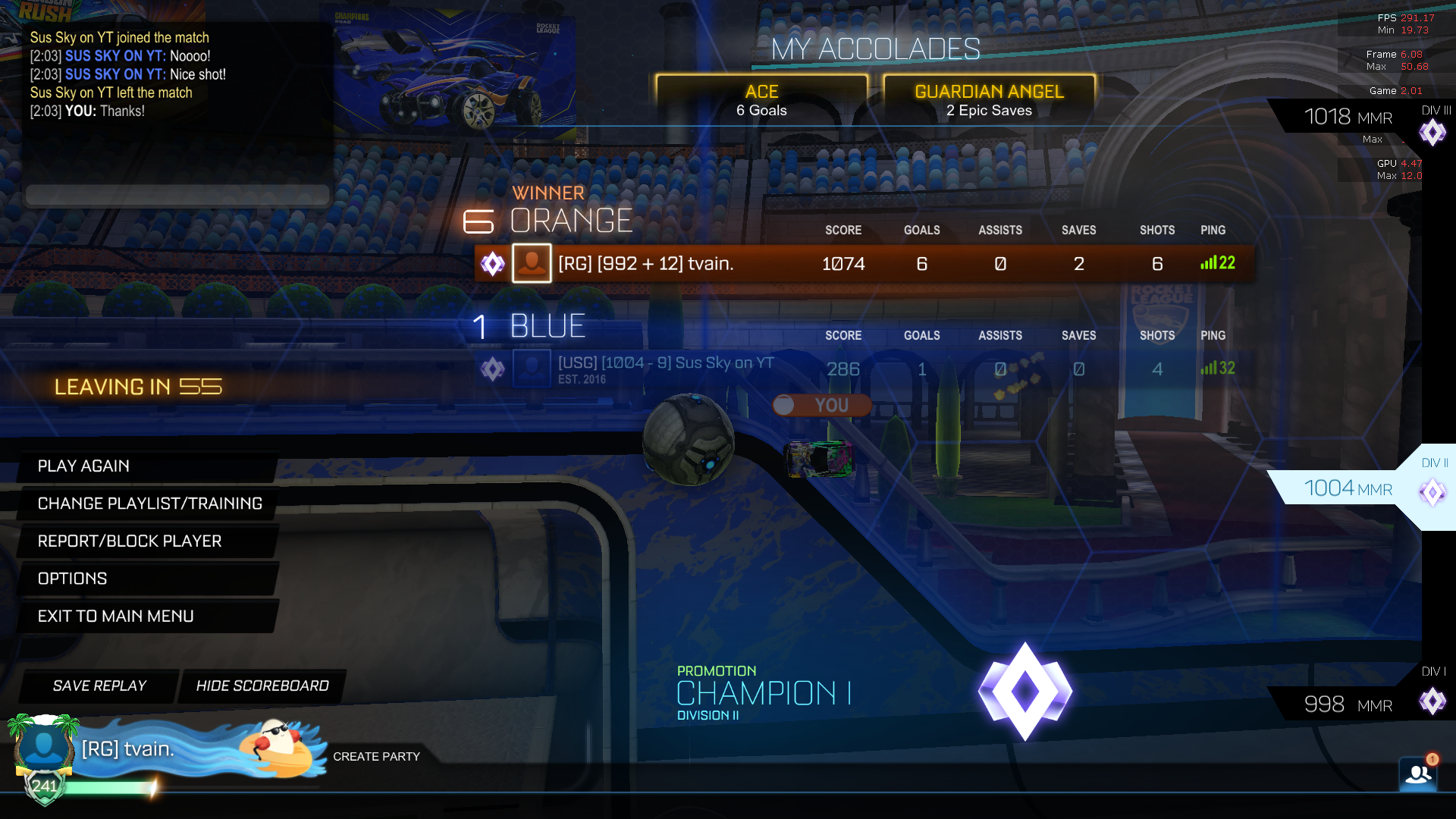The height and width of the screenshot is (819, 1456).
Task: Select Sus Sky on YT's rank diamond icon
Action: pyautogui.click(x=494, y=369)
